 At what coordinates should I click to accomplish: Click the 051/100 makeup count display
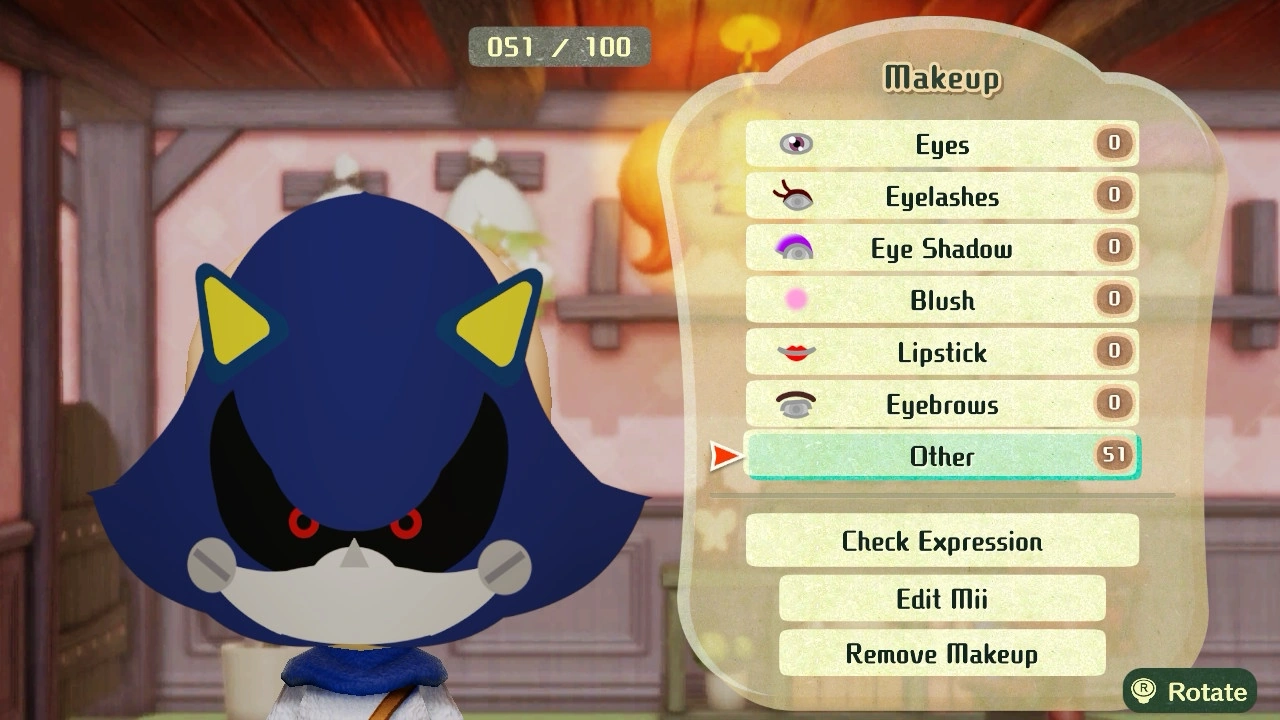pyautogui.click(x=559, y=46)
